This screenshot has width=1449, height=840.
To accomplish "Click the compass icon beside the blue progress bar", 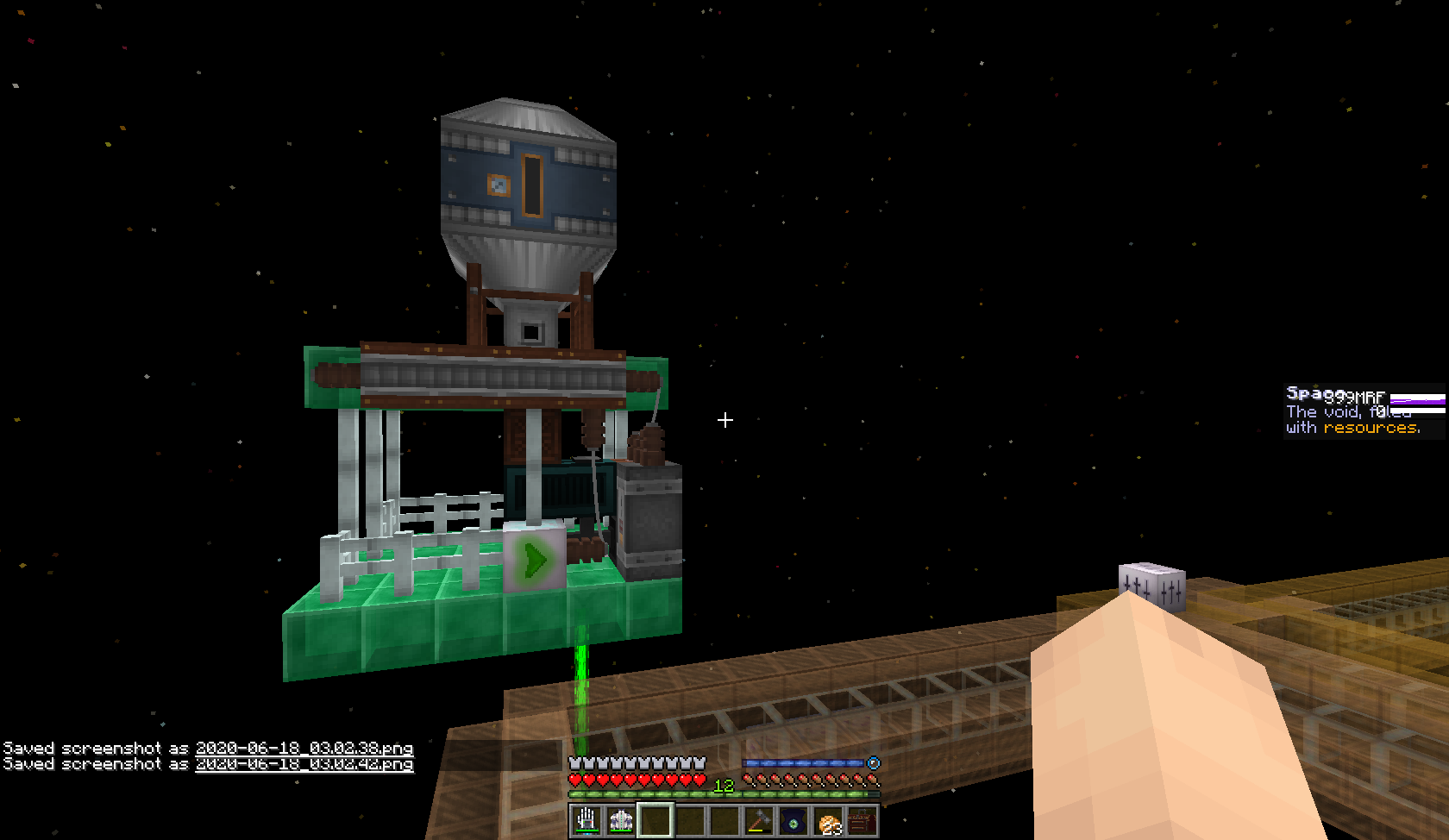I will (873, 761).
